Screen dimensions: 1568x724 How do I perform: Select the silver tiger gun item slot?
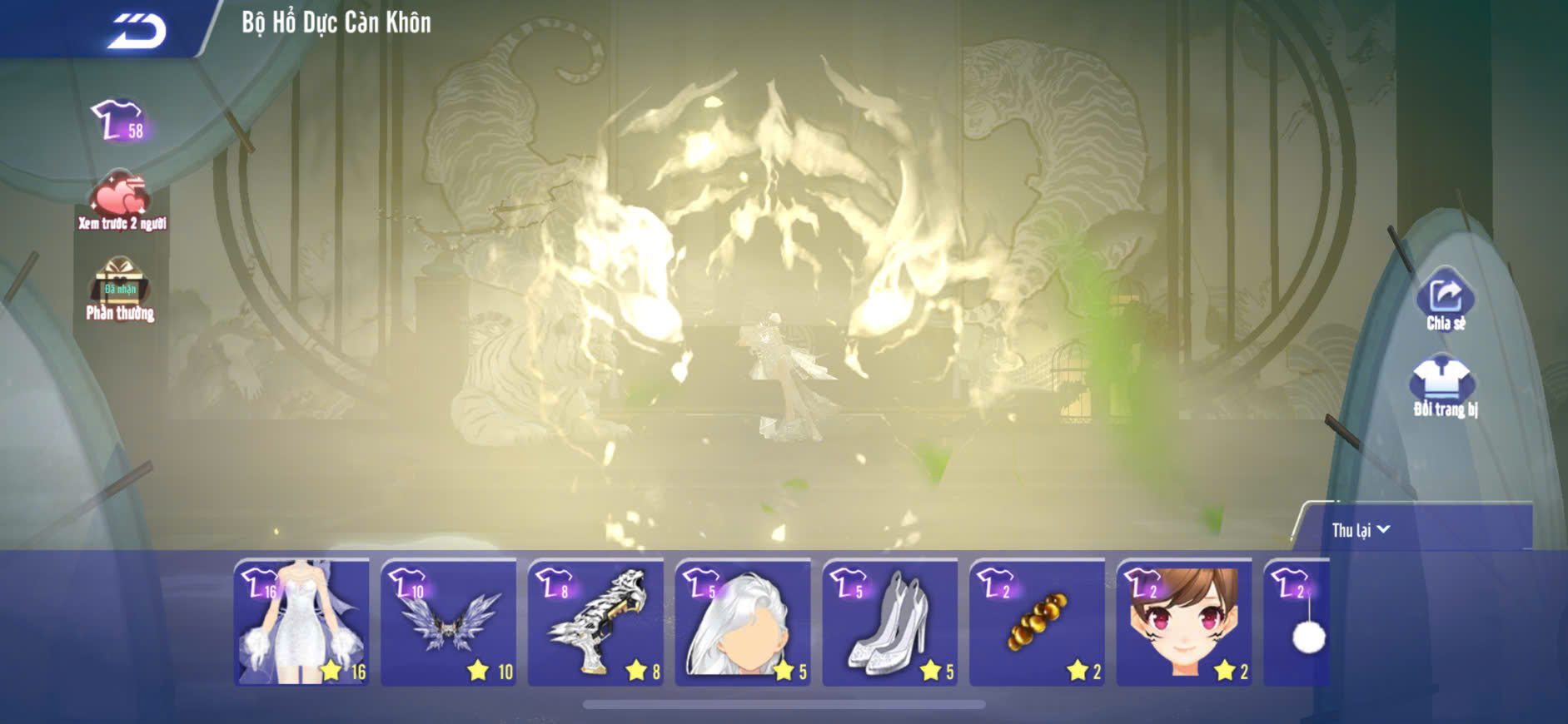pyautogui.click(x=596, y=622)
